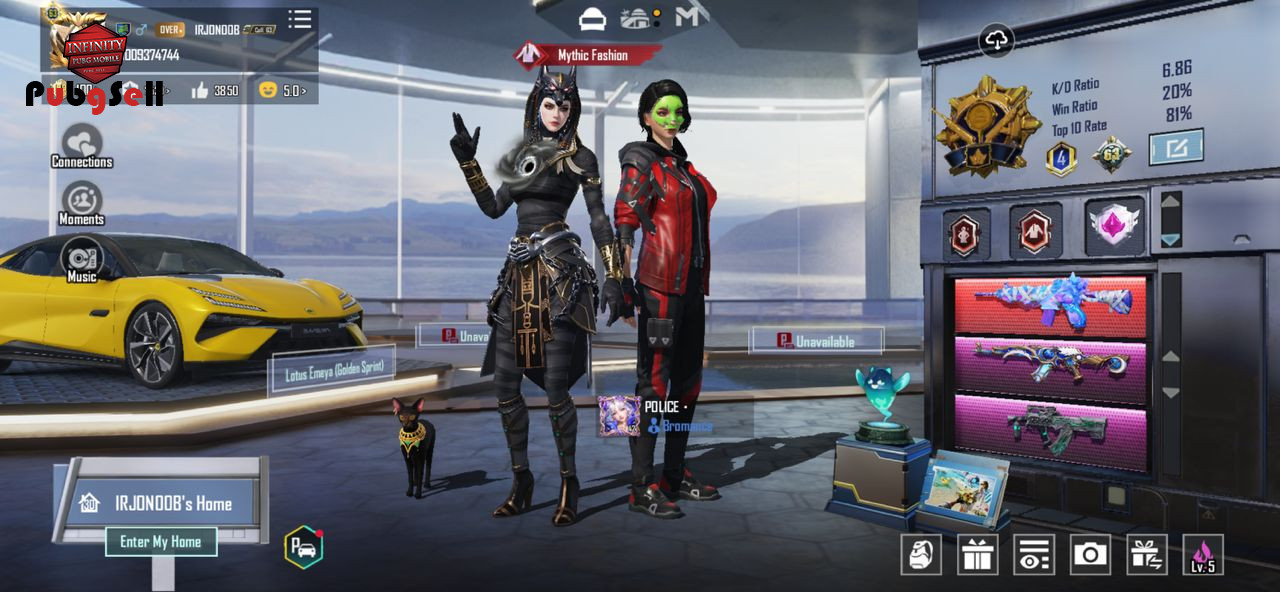The image size is (1280, 592).
Task: Open the camera screenshot button
Action: 1090,554
